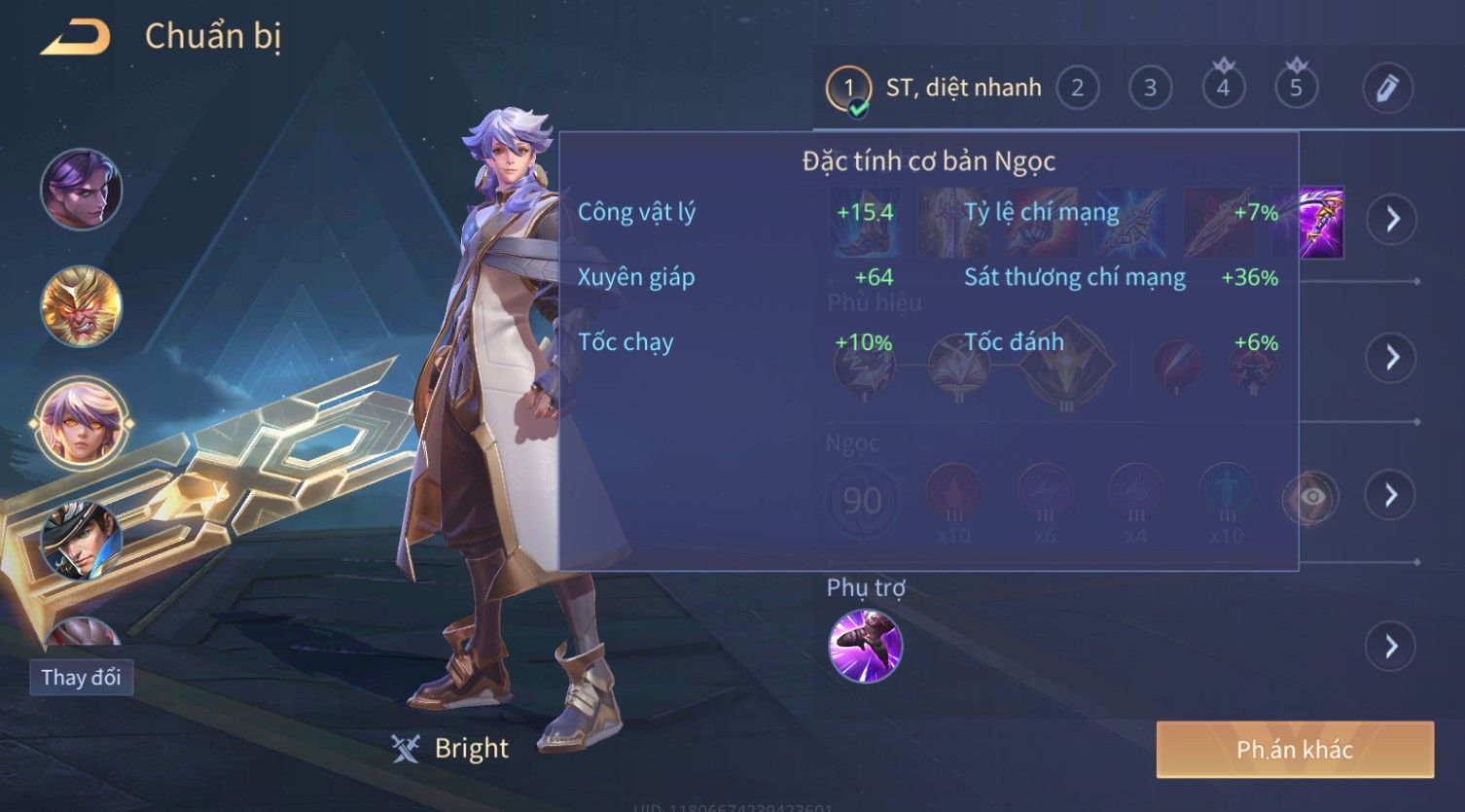Pick the purple-haired hero portrait

tap(82, 190)
